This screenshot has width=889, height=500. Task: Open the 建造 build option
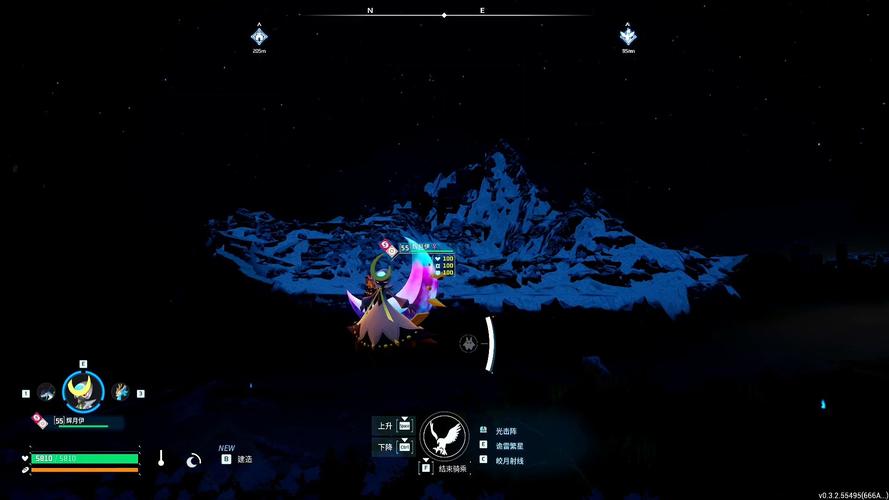pyautogui.click(x=244, y=459)
